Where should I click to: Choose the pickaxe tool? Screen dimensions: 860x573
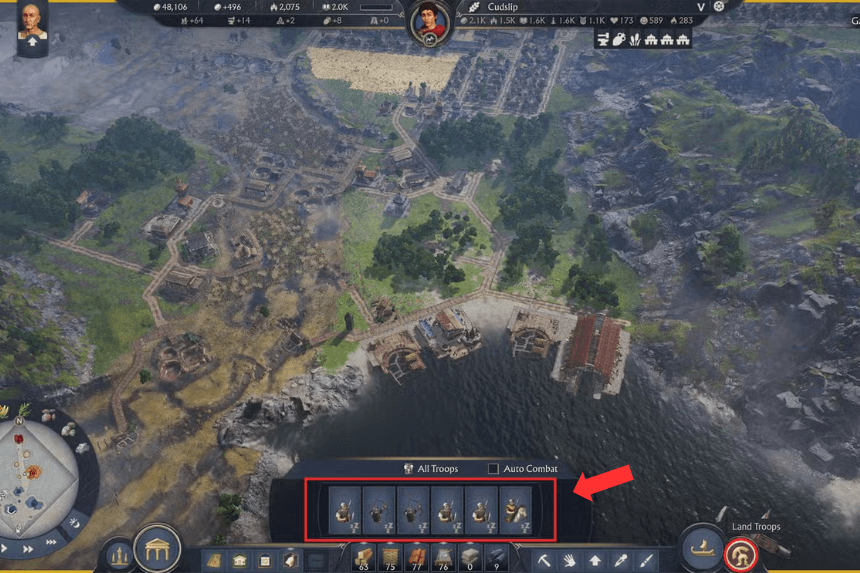545,561
